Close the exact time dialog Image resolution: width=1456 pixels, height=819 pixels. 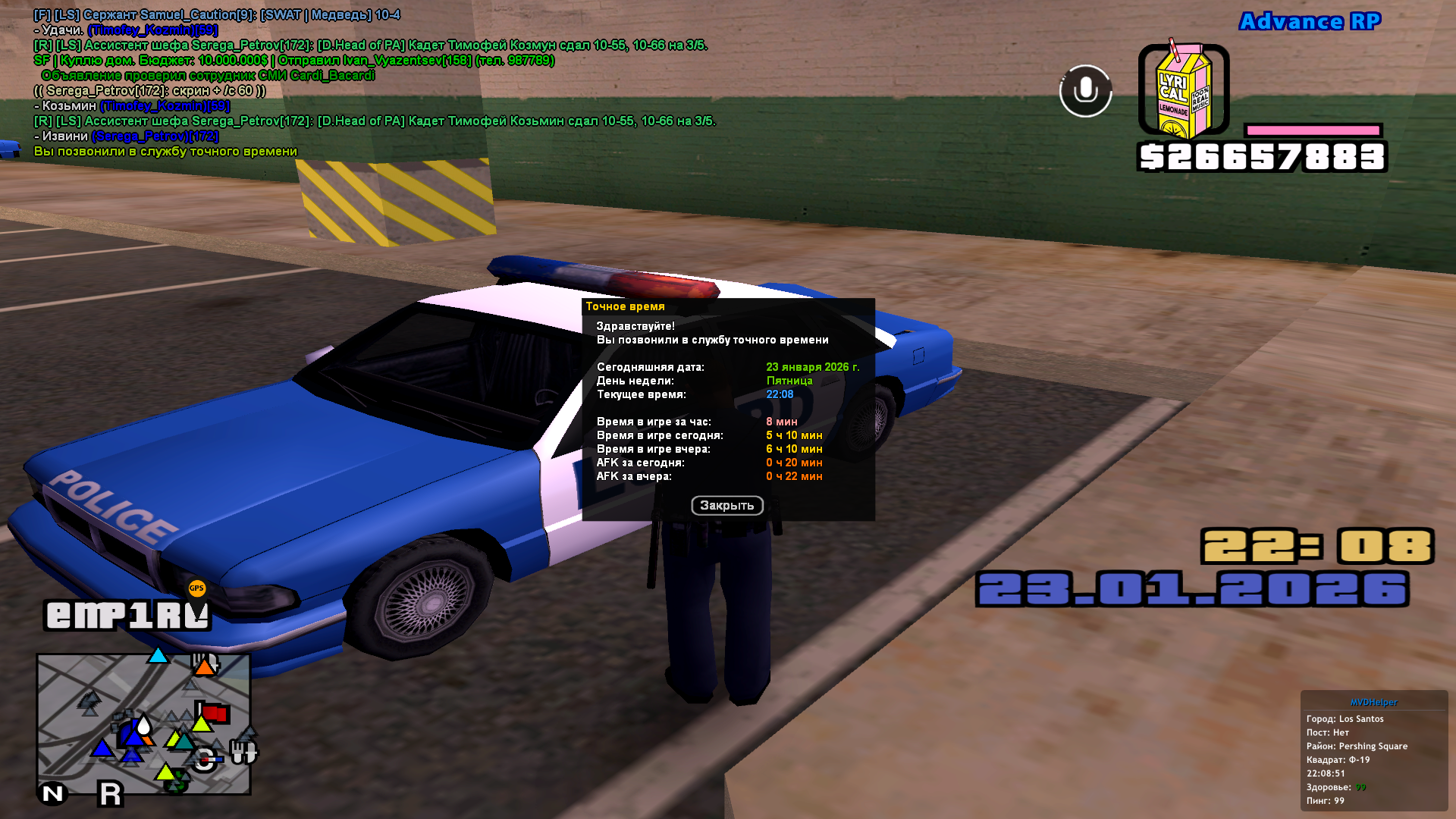coord(726,506)
